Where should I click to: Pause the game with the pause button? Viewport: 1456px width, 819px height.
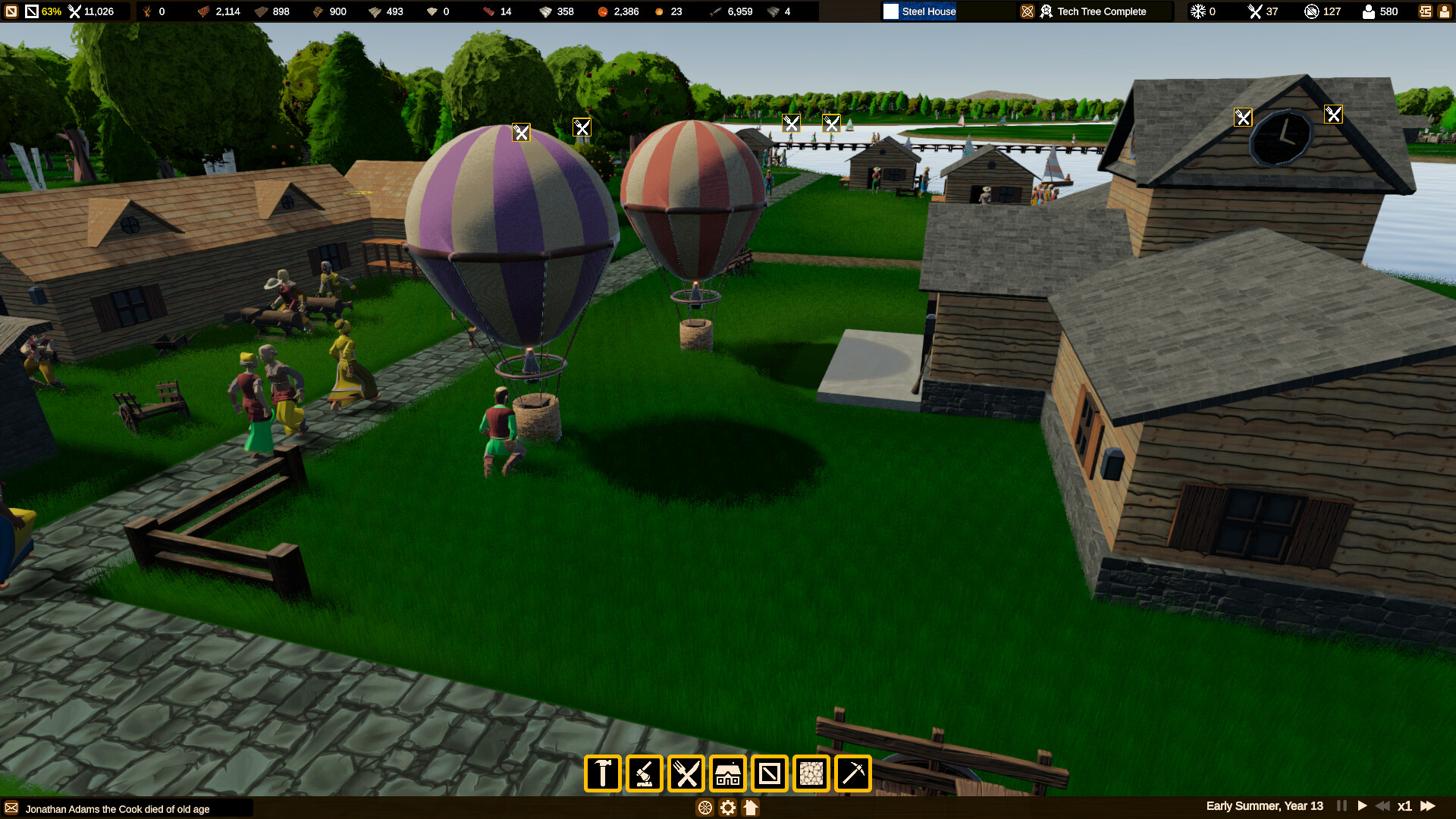[1341, 806]
